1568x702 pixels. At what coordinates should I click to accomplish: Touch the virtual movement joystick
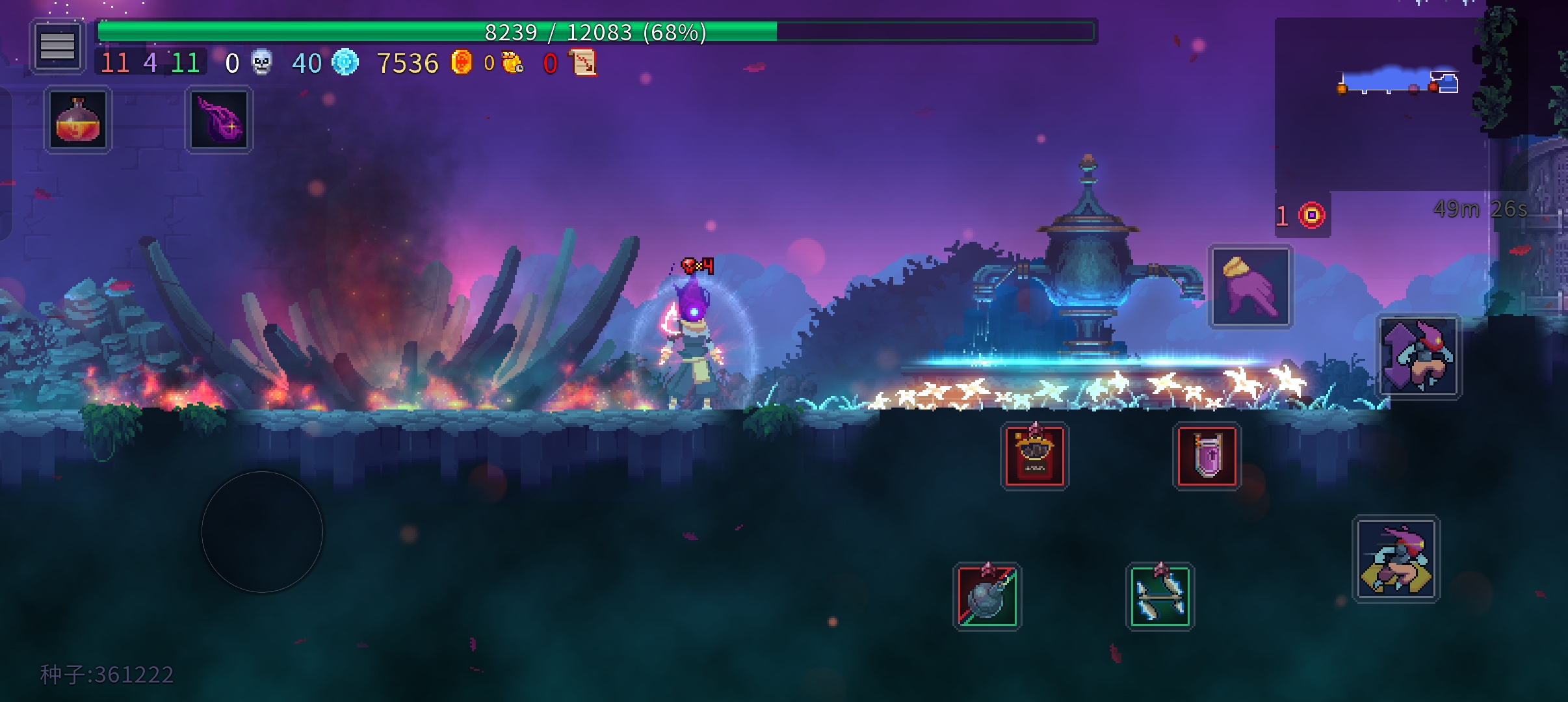coord(262,532)
